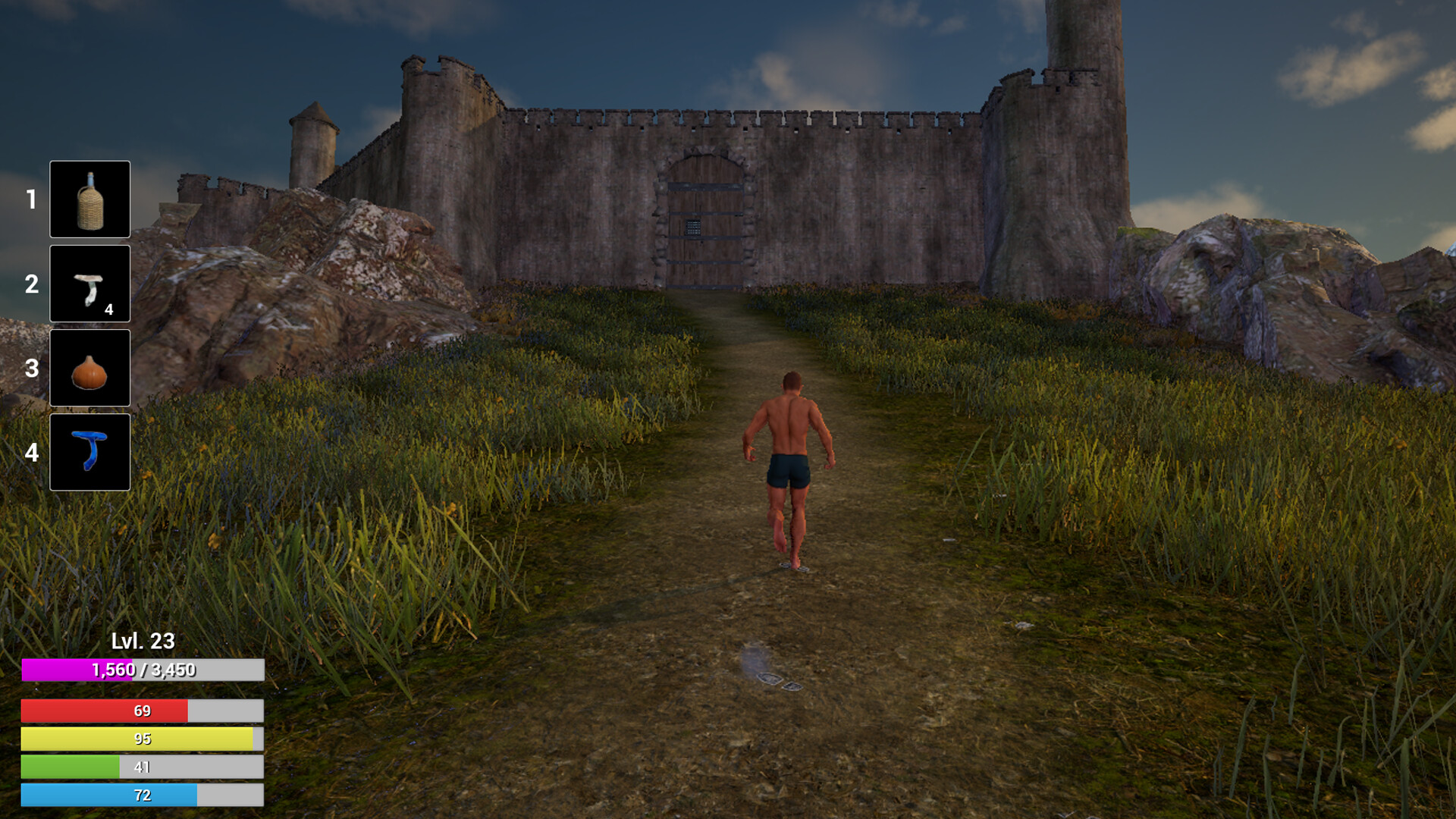This screenshot has width=1456, height=819.
Task: Click the number 3 hotbar label
Action: (x=31, y=367)
